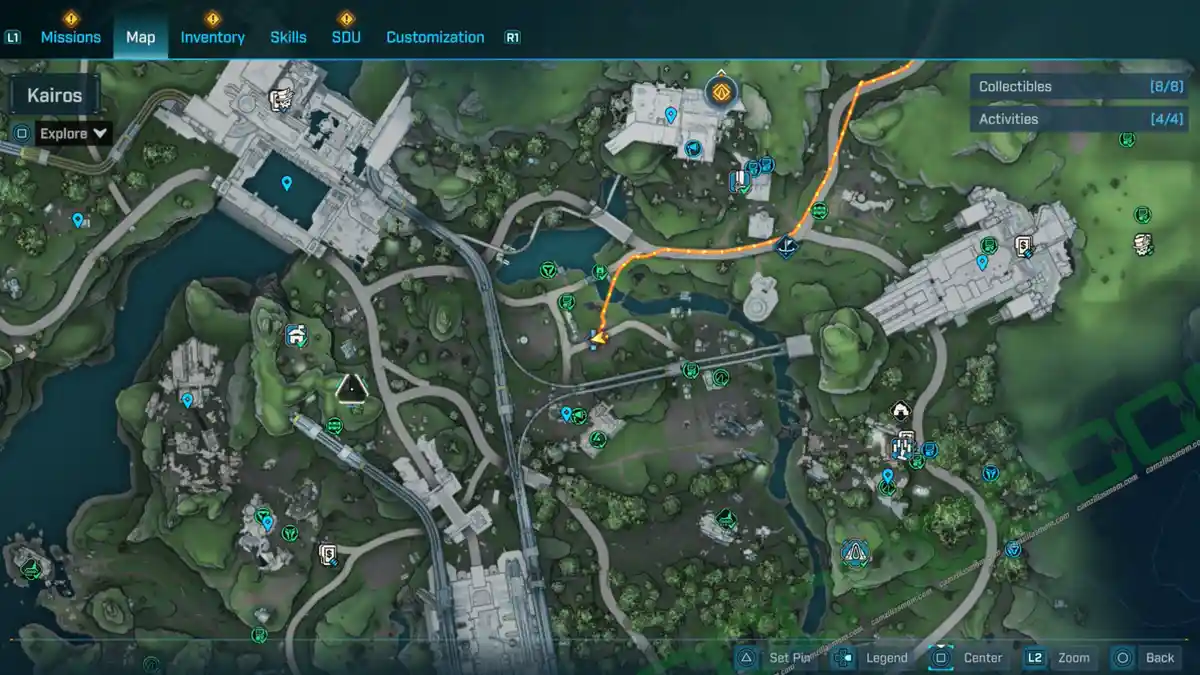Select the Map tab
1200x675 pixels.
click(140, 37)
